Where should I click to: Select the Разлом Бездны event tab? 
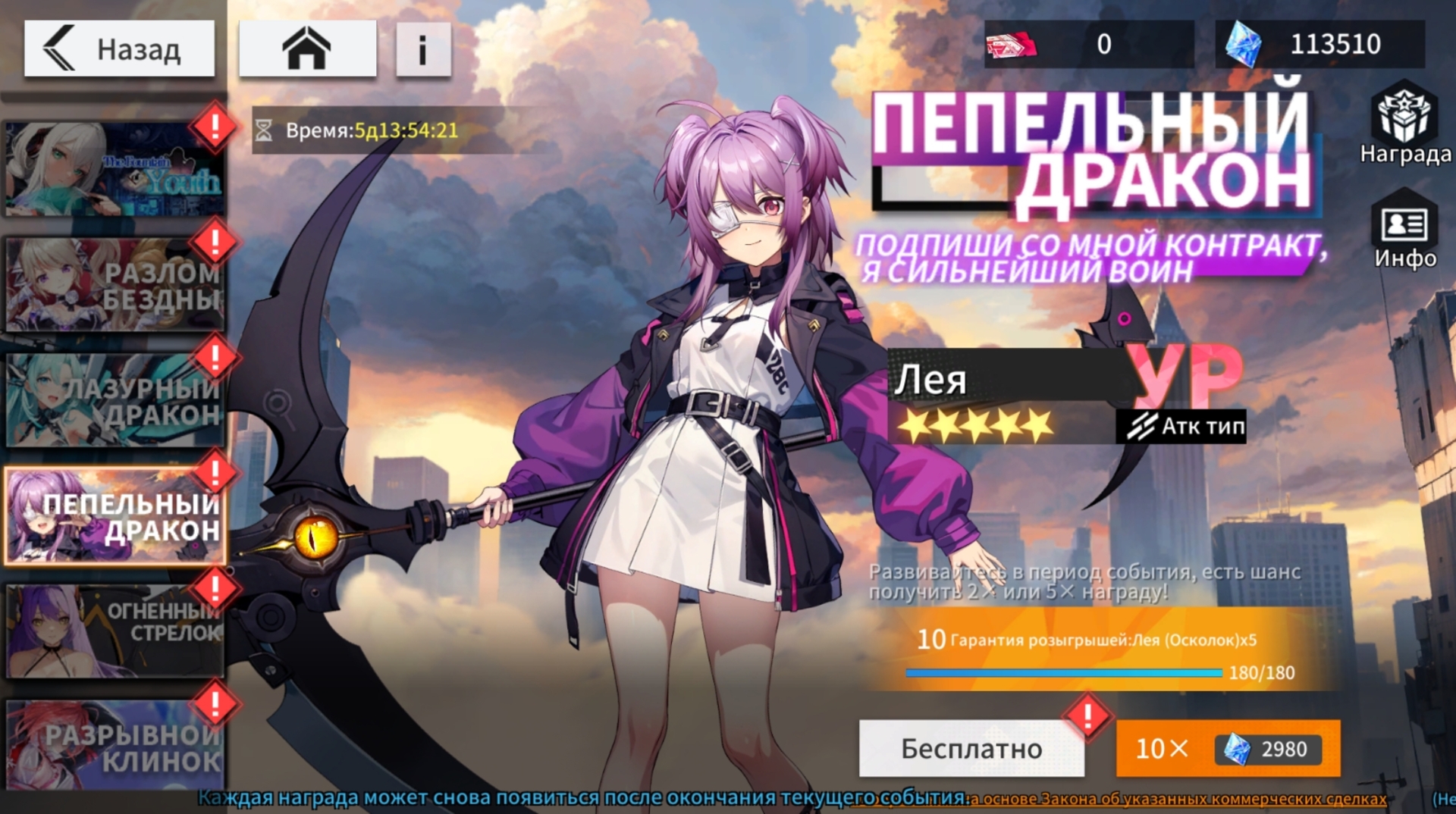point(114,283)
